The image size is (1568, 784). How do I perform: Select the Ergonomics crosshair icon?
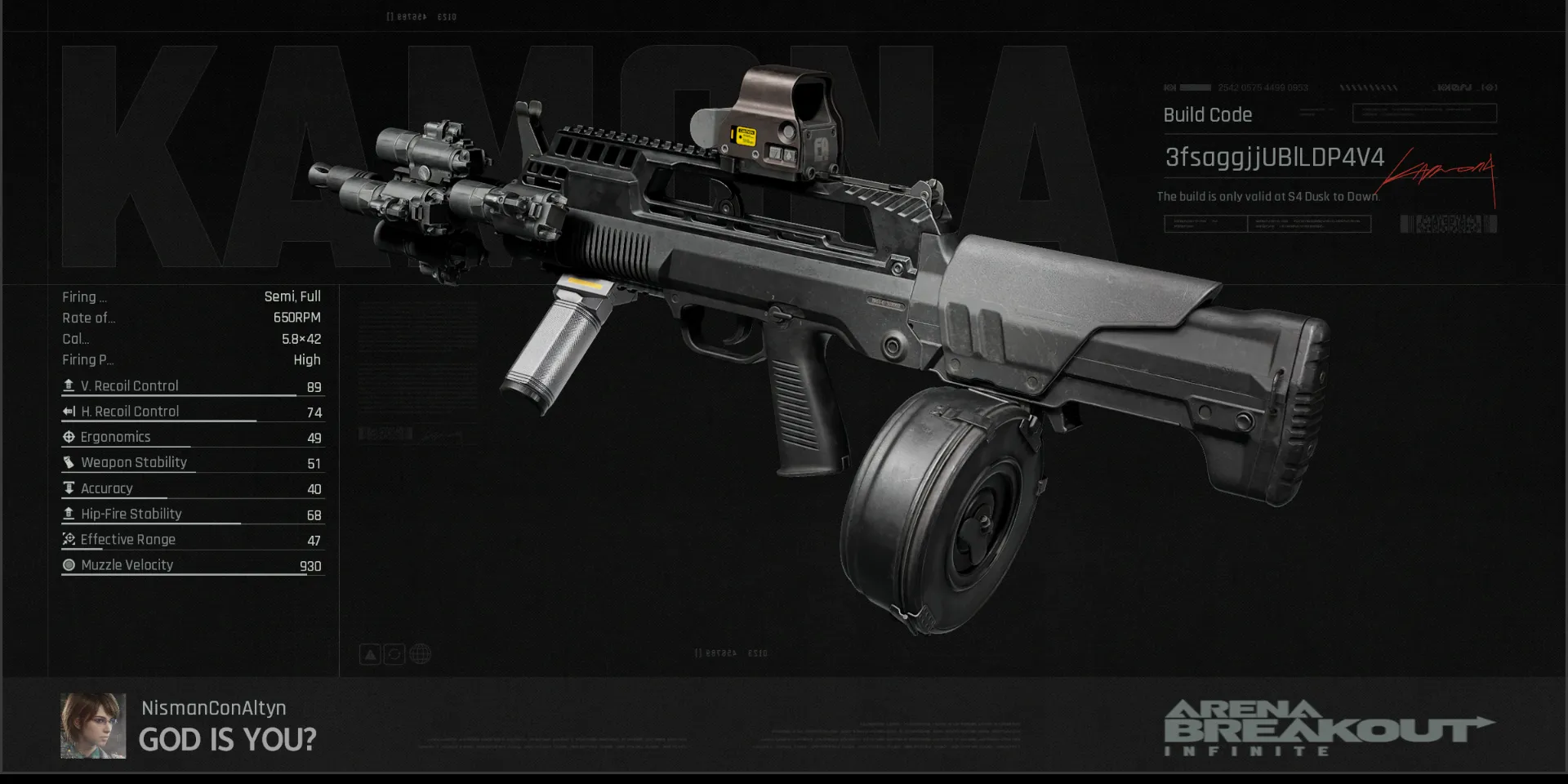click(x=69, y=436)
